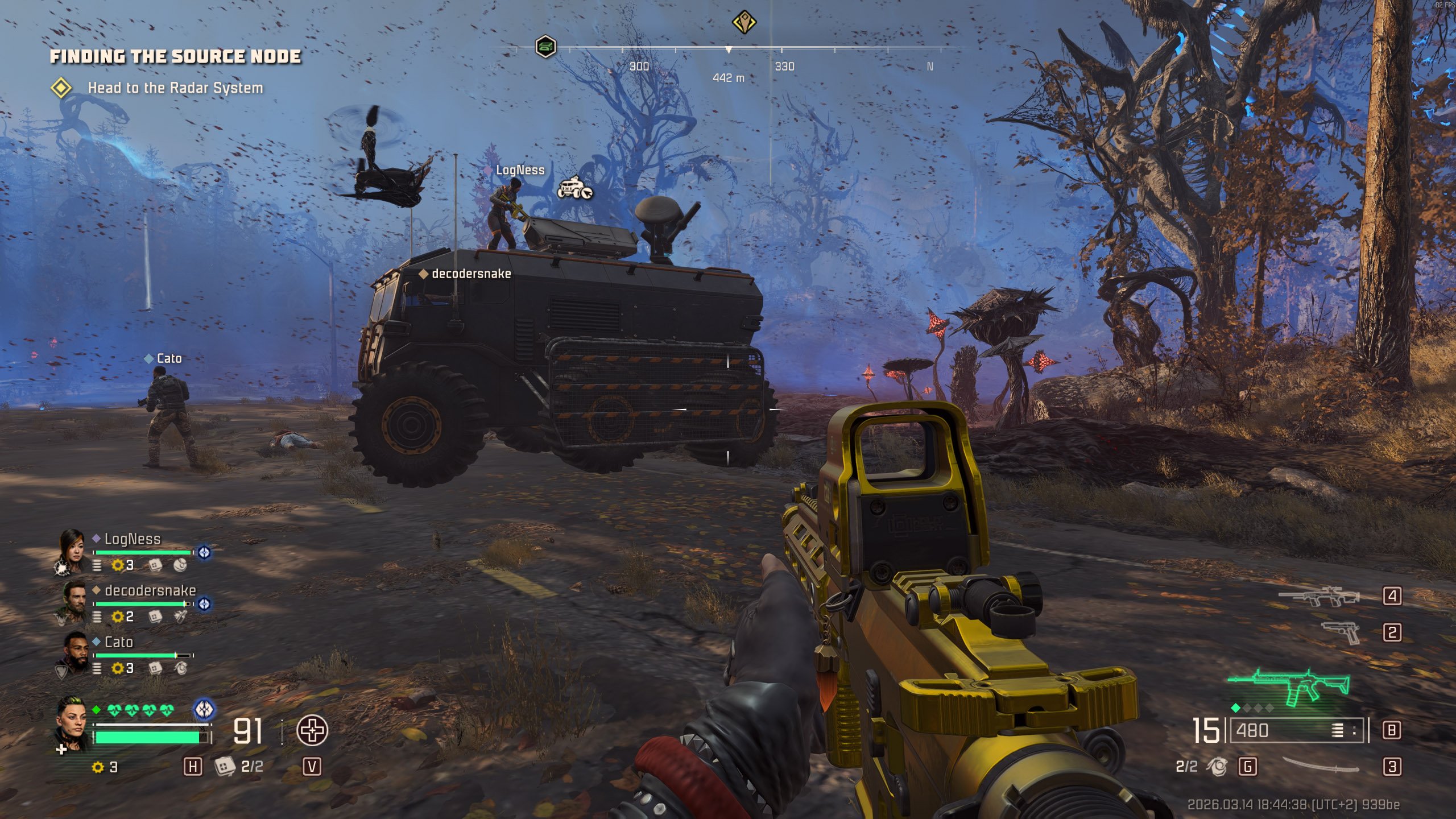1456x819 pixels.
Task: Activate the medical cross heal ability
Action: coord(312,730)
